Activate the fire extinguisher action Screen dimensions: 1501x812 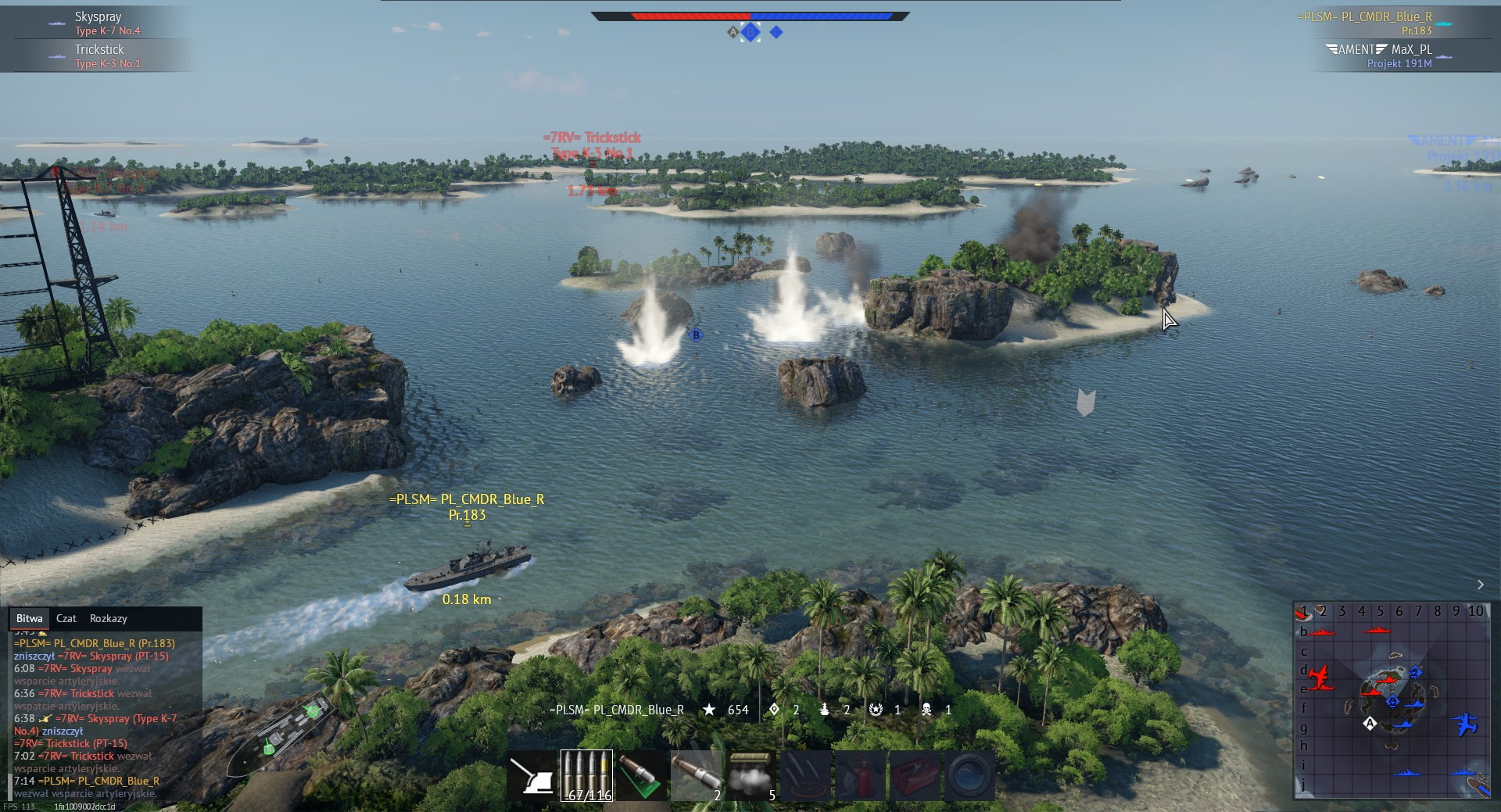860,776
